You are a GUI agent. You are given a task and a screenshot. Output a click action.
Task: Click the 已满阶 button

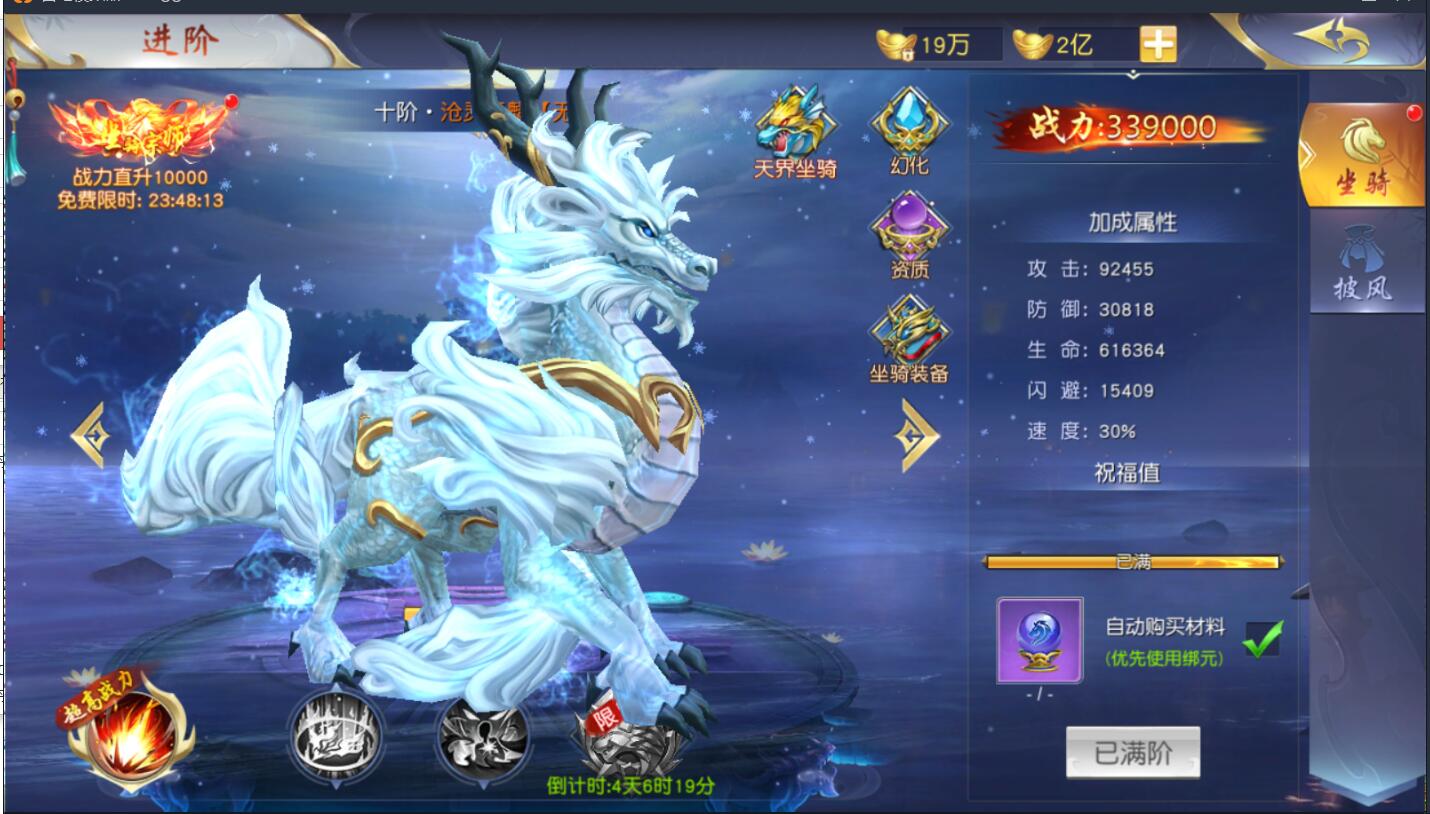pyautogui.click(x=1132, y=752)
